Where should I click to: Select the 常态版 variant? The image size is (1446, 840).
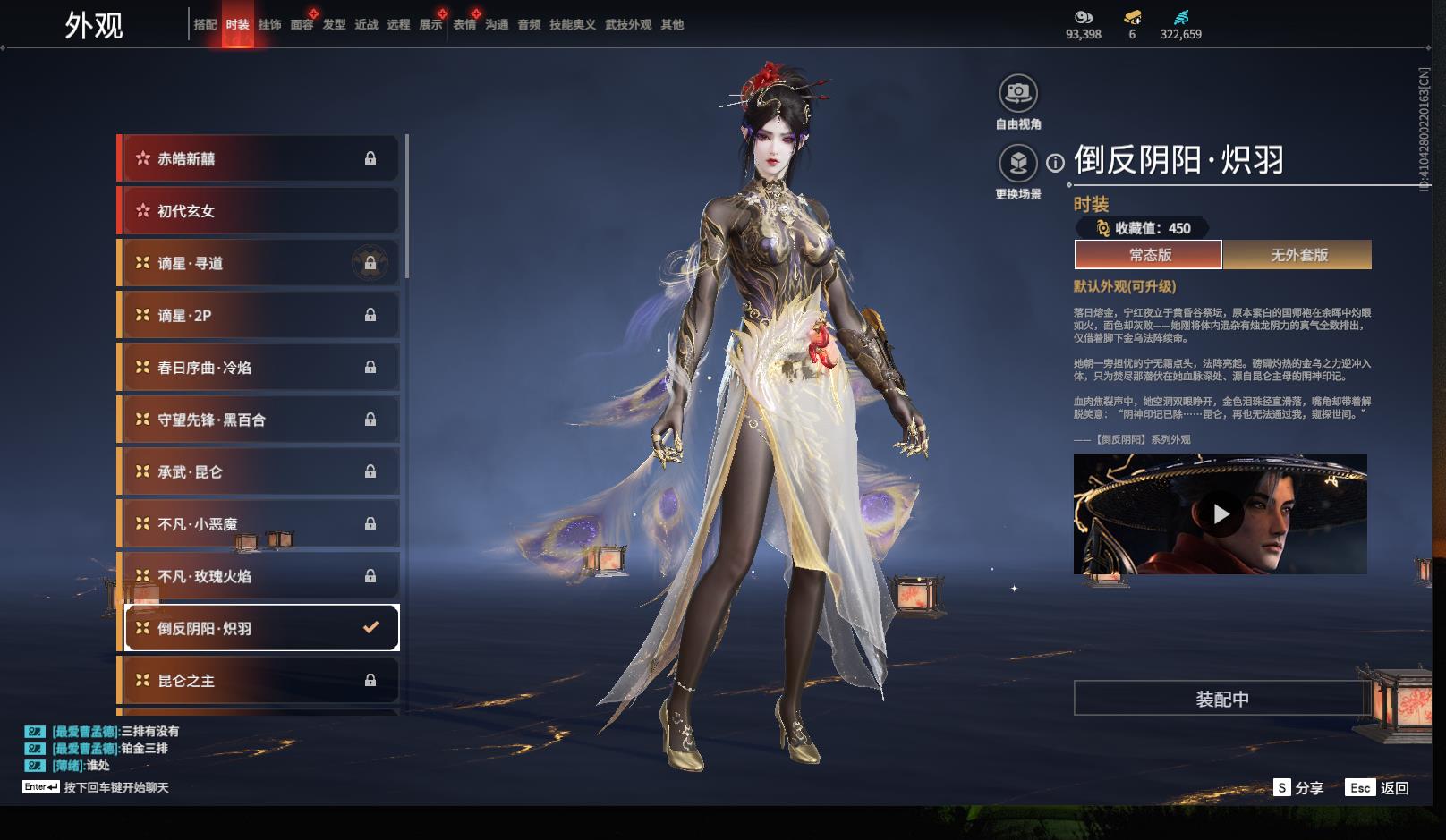[x=1149, y=255]
